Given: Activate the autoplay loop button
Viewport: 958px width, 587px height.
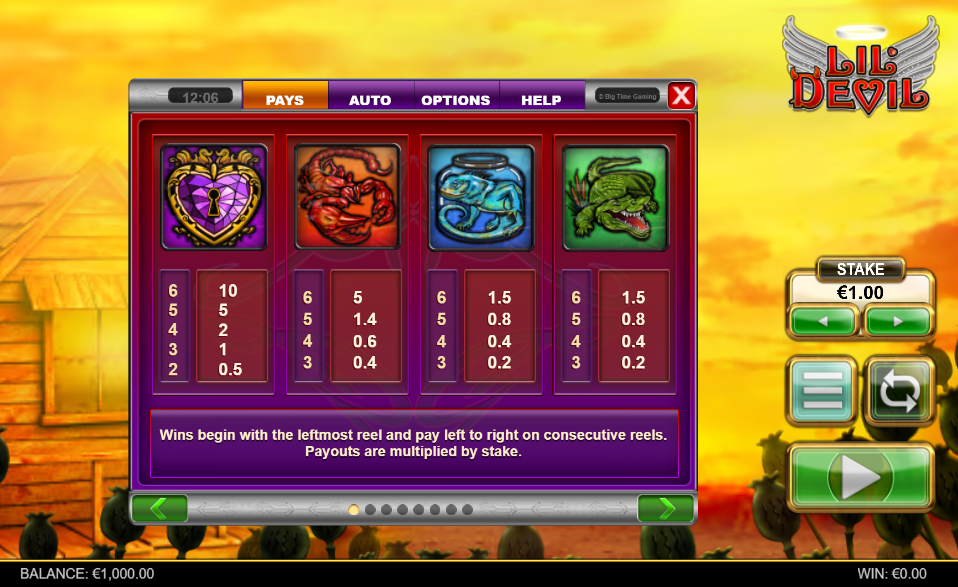Looking at the screenshot, I should pos(898,390).
